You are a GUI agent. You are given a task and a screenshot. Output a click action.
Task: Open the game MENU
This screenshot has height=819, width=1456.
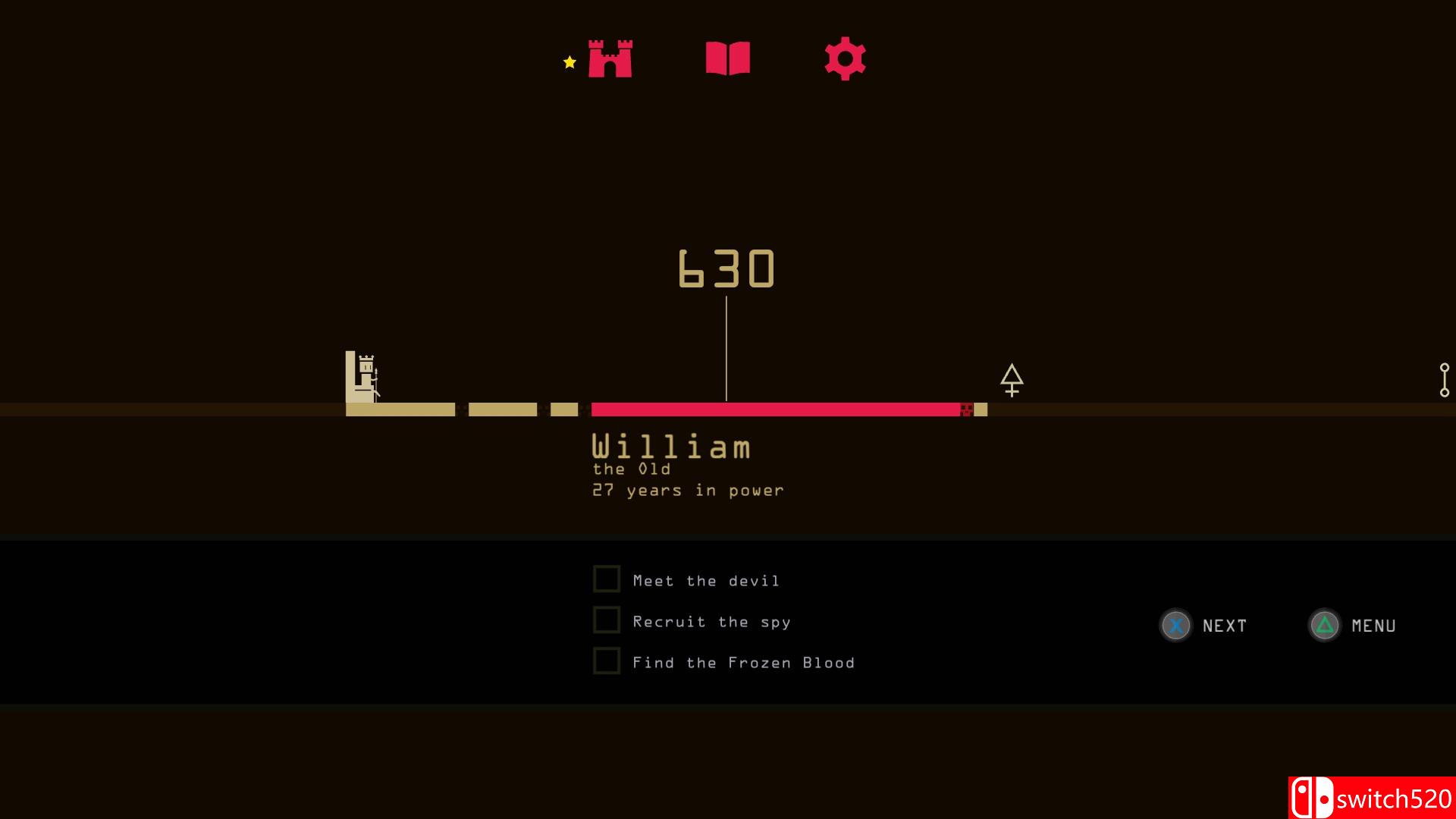pos(1373,626)
